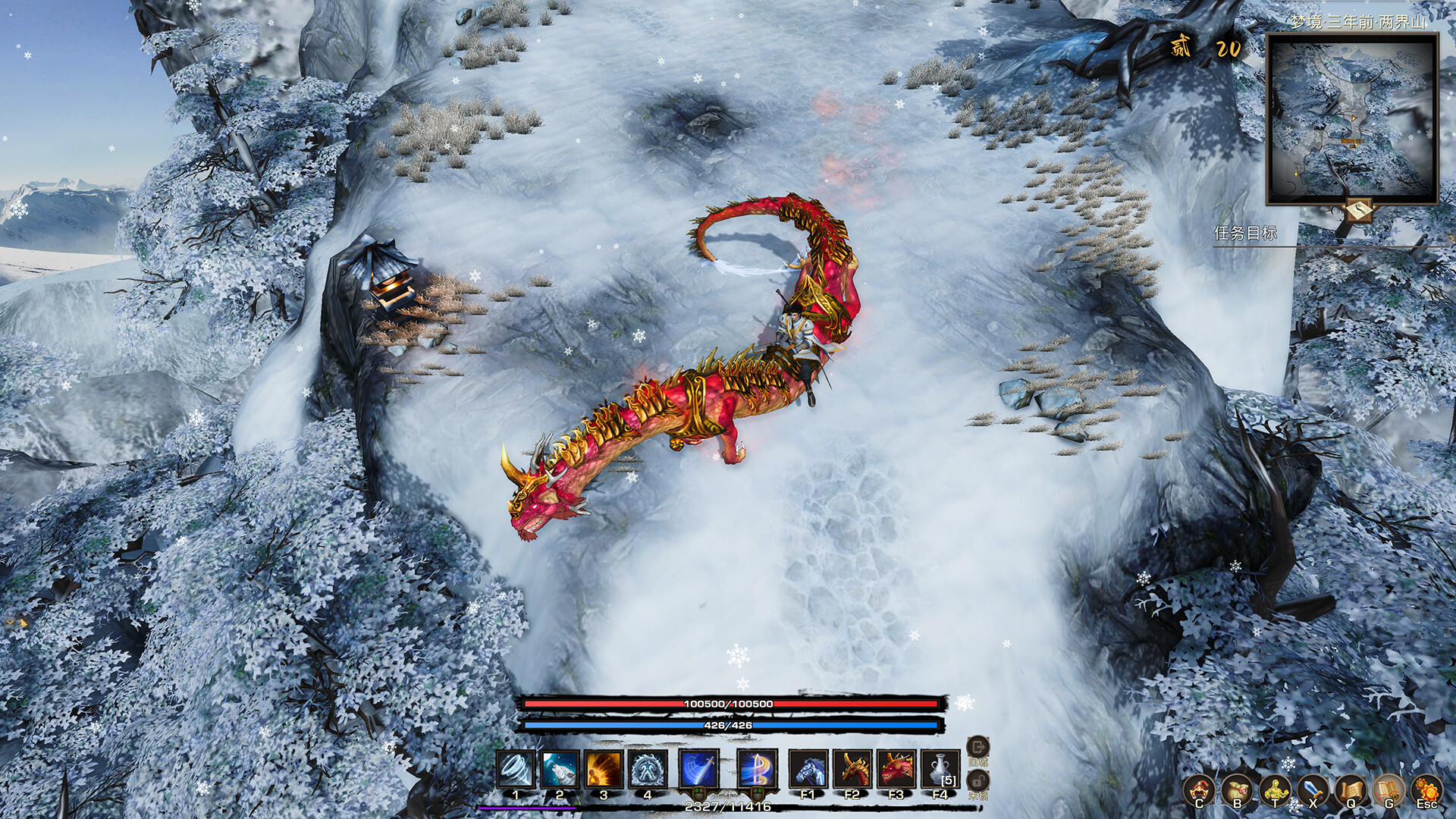Open the attributes panel via the body icon

(1275, 789)
